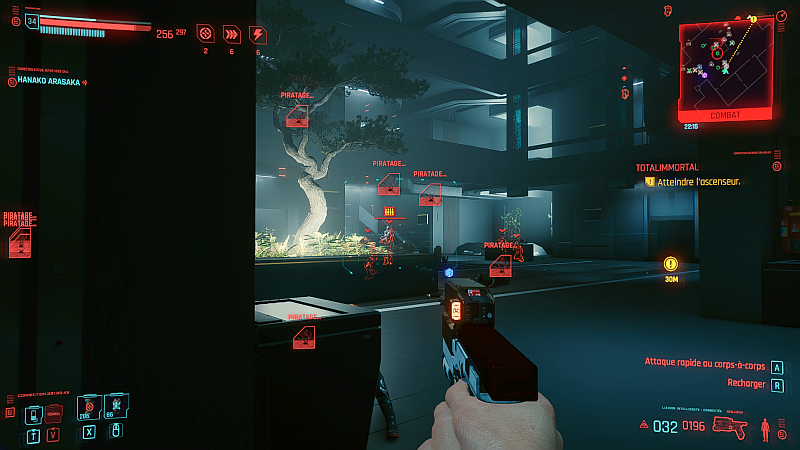Click the lightning bolt status effect icon

pyautogui.click(x=258, y=34)
